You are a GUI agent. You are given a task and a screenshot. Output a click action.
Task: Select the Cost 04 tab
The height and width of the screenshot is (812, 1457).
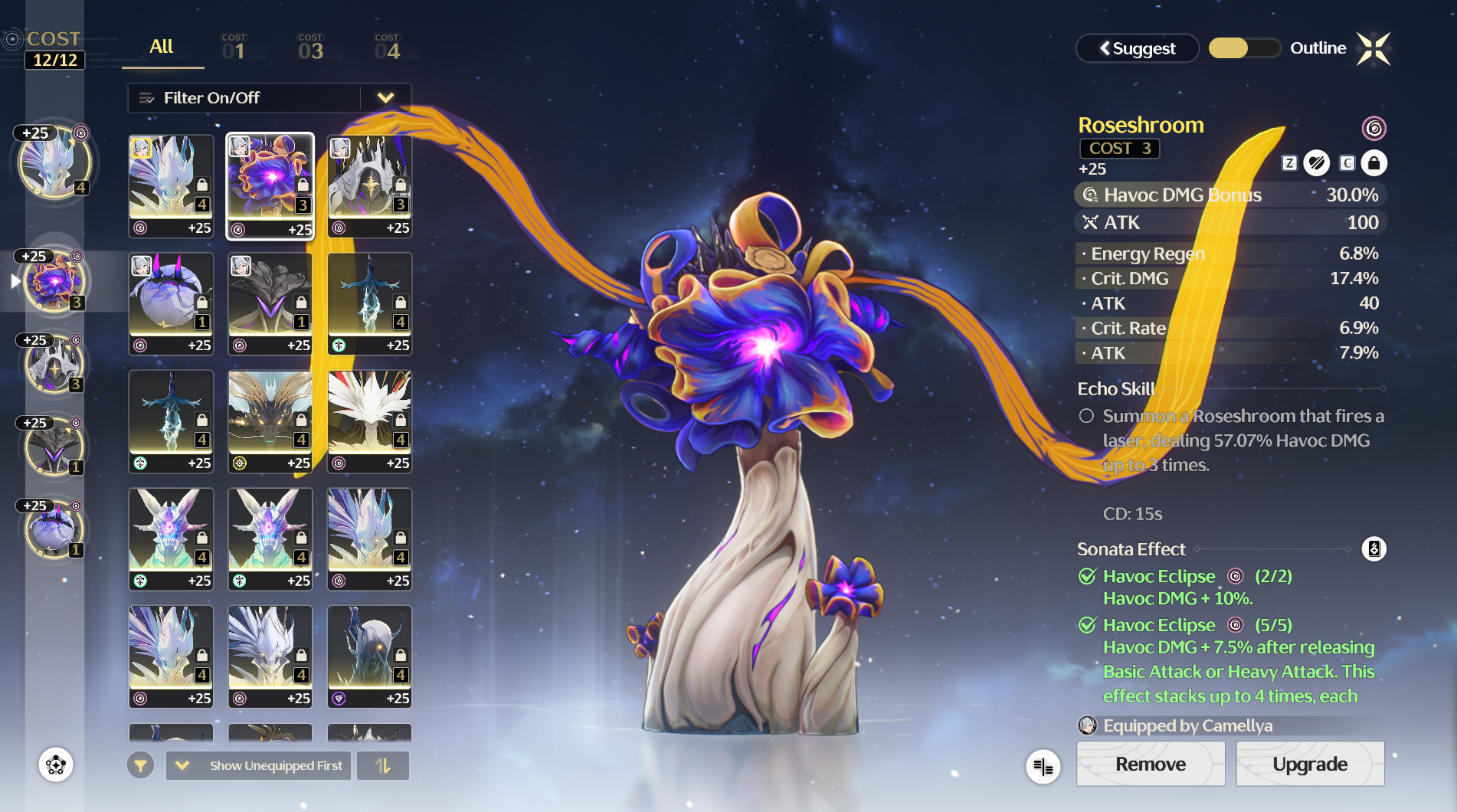pyautogui.click(x=387, y=47)
